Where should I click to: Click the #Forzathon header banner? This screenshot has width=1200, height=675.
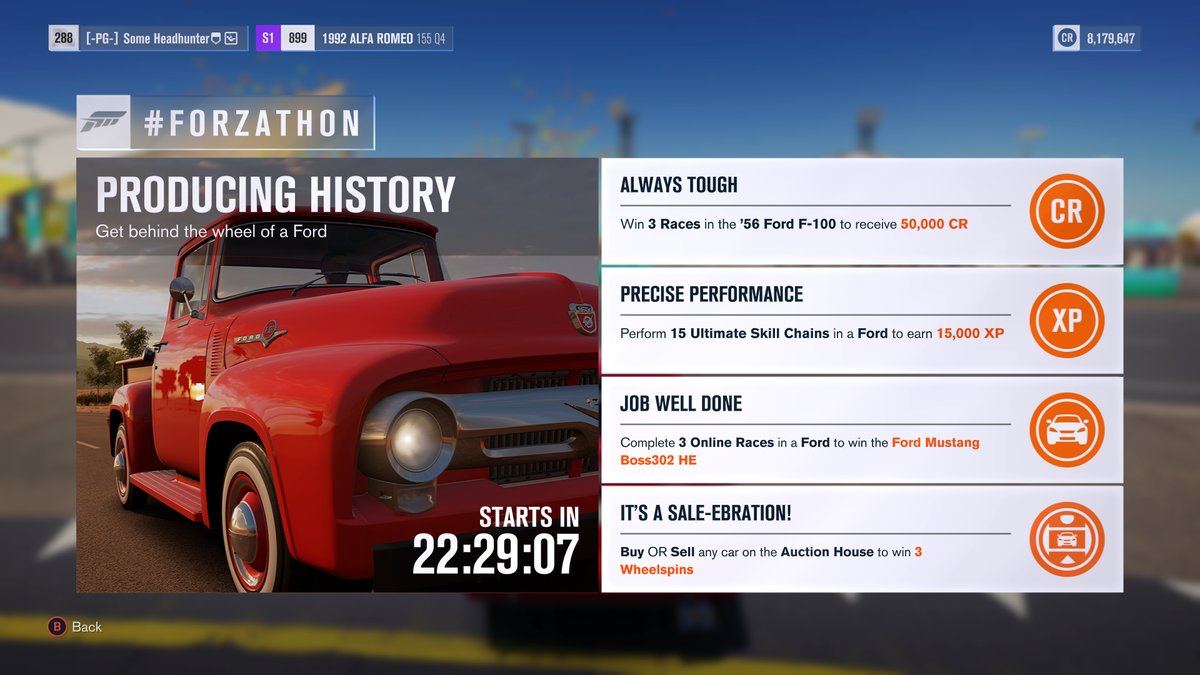coord(225,122)
